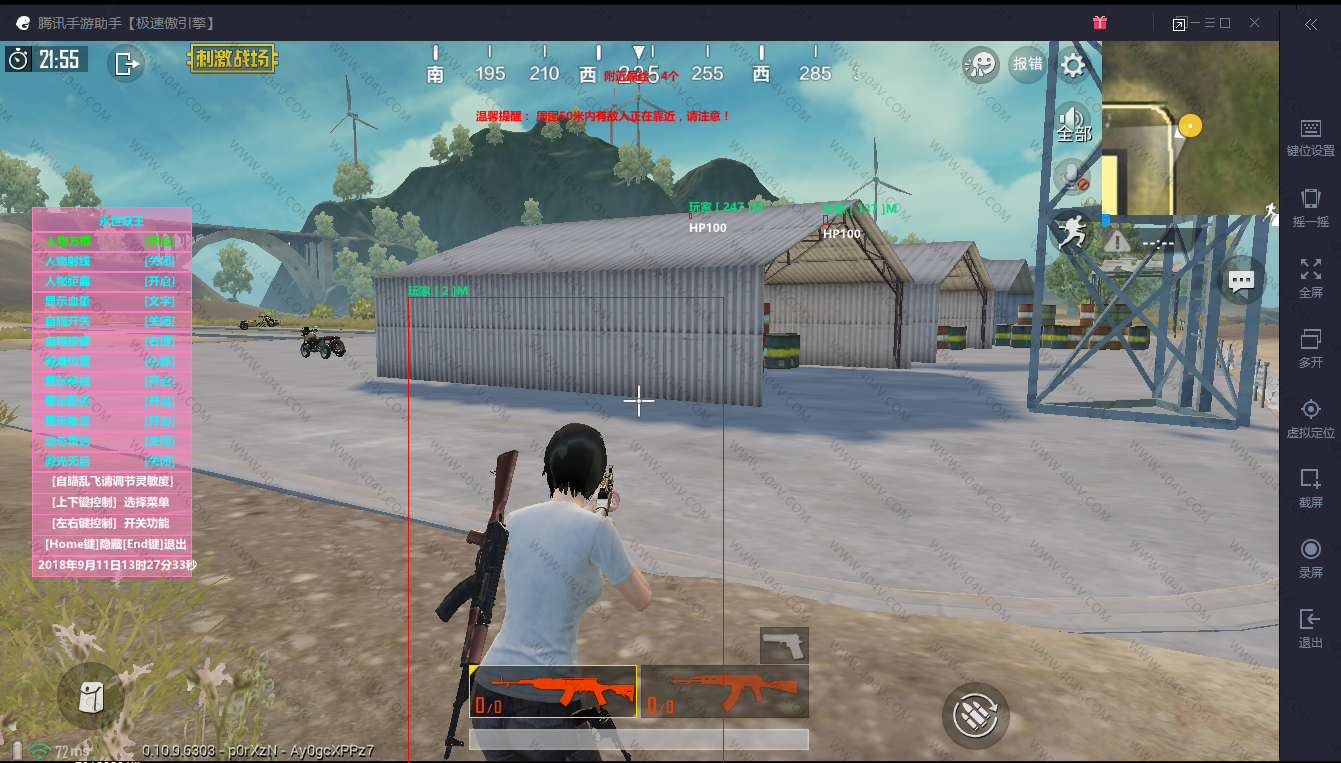
Task: Unmute the microphone icon
Action: coord(1074,178)
